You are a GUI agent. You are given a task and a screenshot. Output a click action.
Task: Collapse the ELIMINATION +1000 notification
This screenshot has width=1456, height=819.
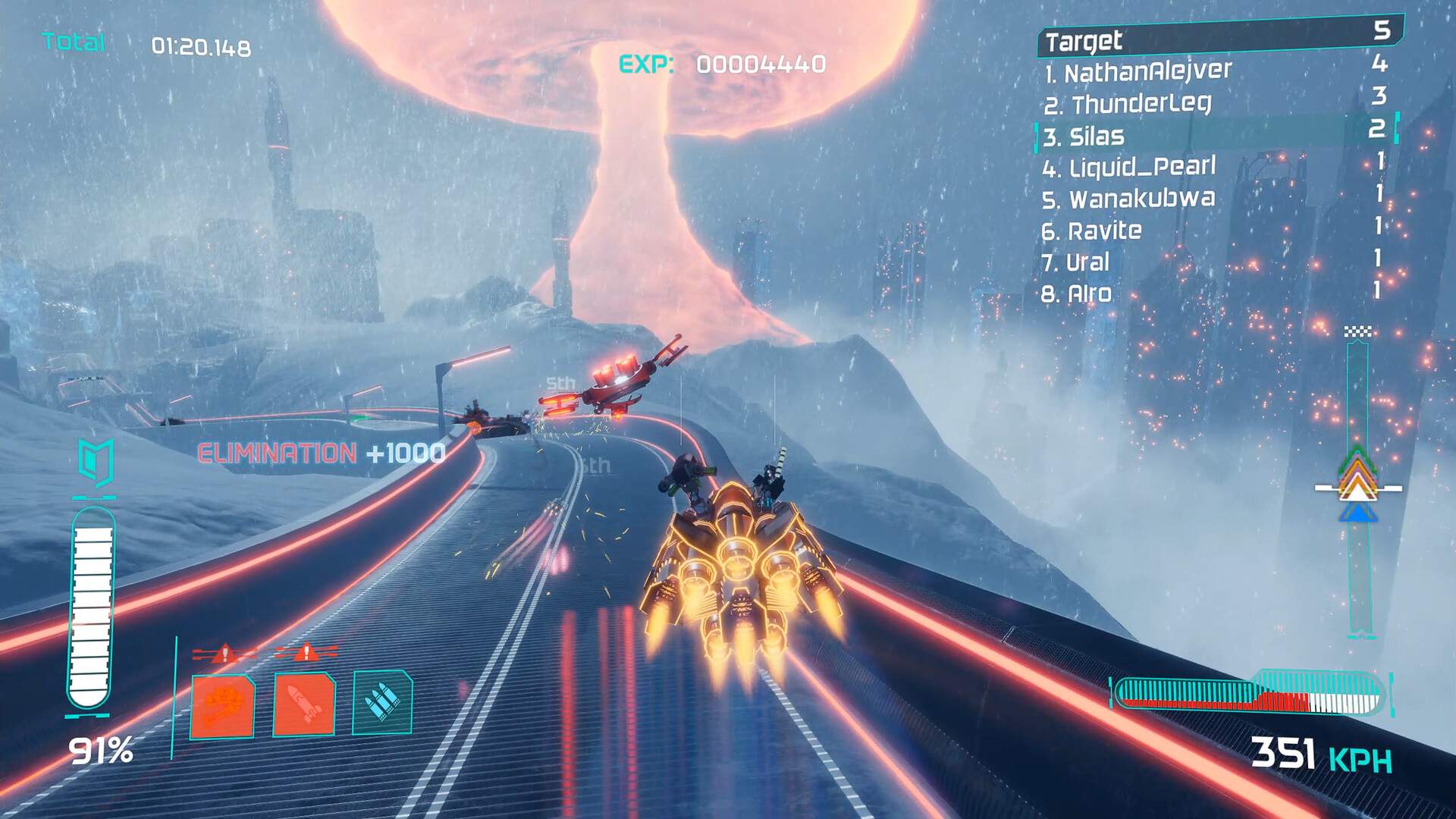(x=320, y=453)
